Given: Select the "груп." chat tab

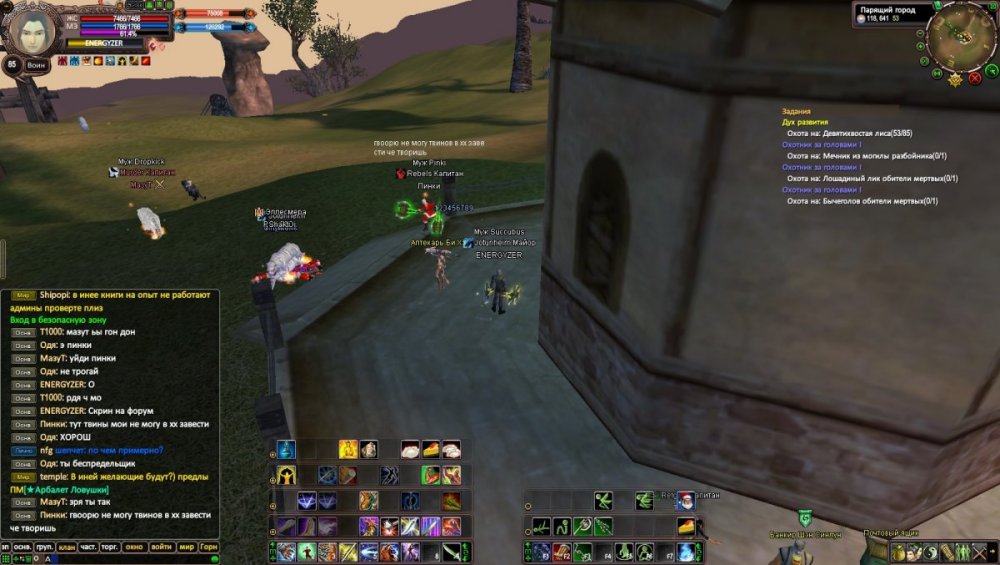Looking at the screenshot, I should 44,547.
